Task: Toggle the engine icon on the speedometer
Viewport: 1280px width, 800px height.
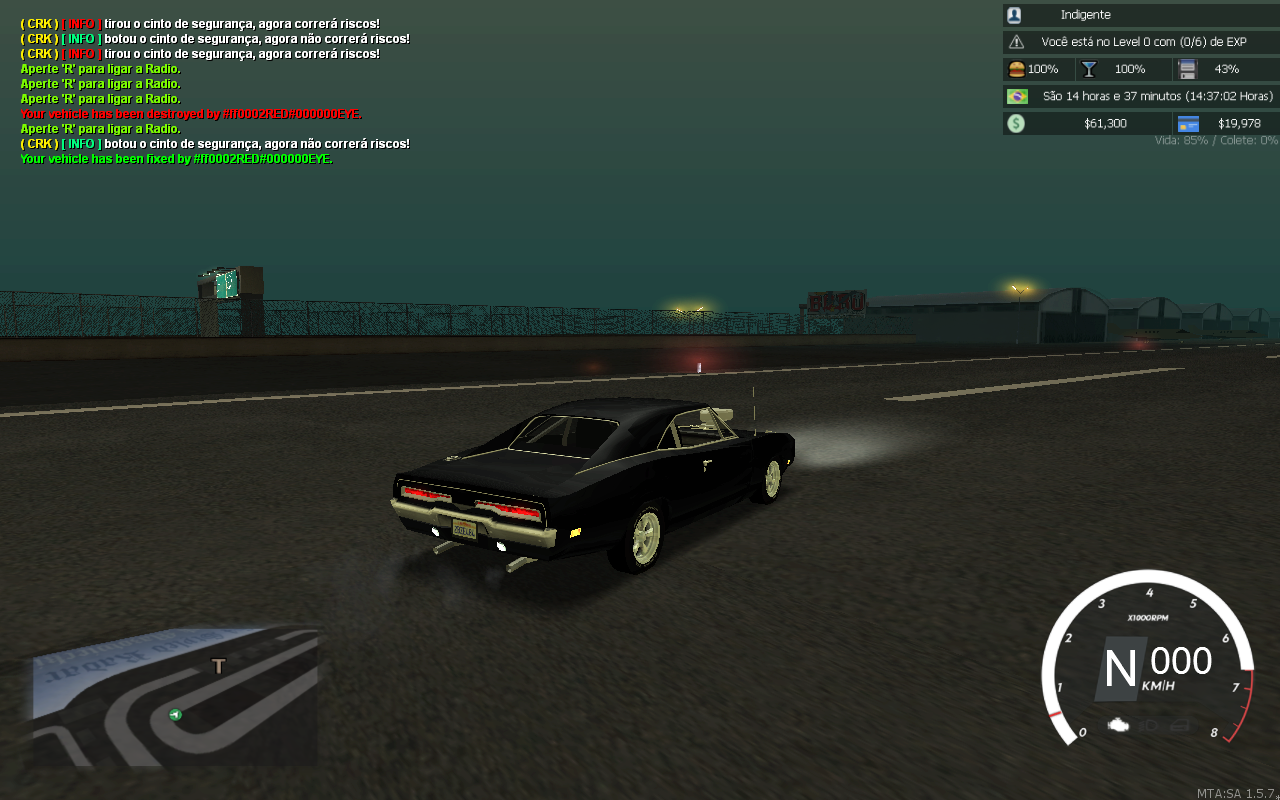Action: (1119, 724)
